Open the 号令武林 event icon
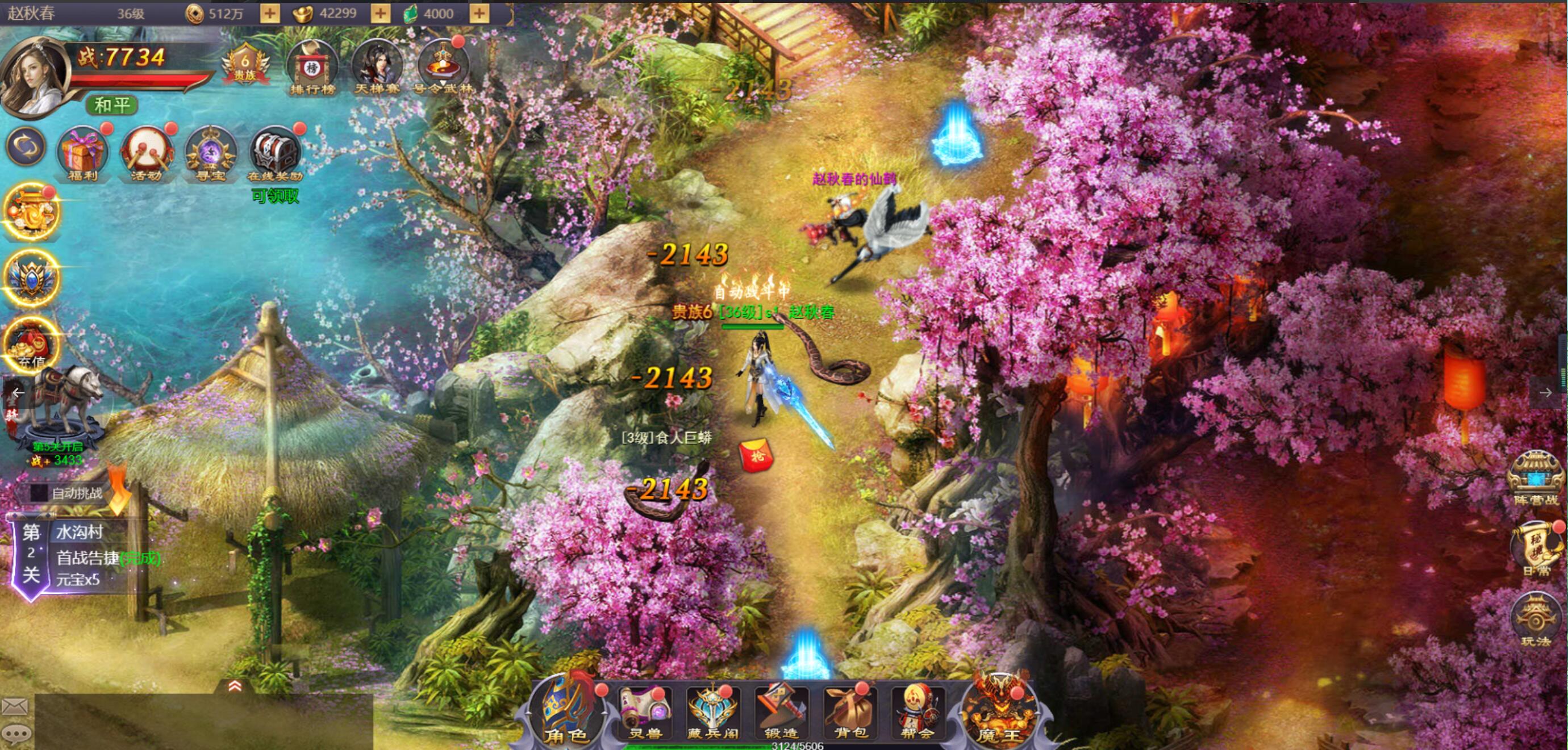Screen dimensions: 1568x750 point(443,68)
